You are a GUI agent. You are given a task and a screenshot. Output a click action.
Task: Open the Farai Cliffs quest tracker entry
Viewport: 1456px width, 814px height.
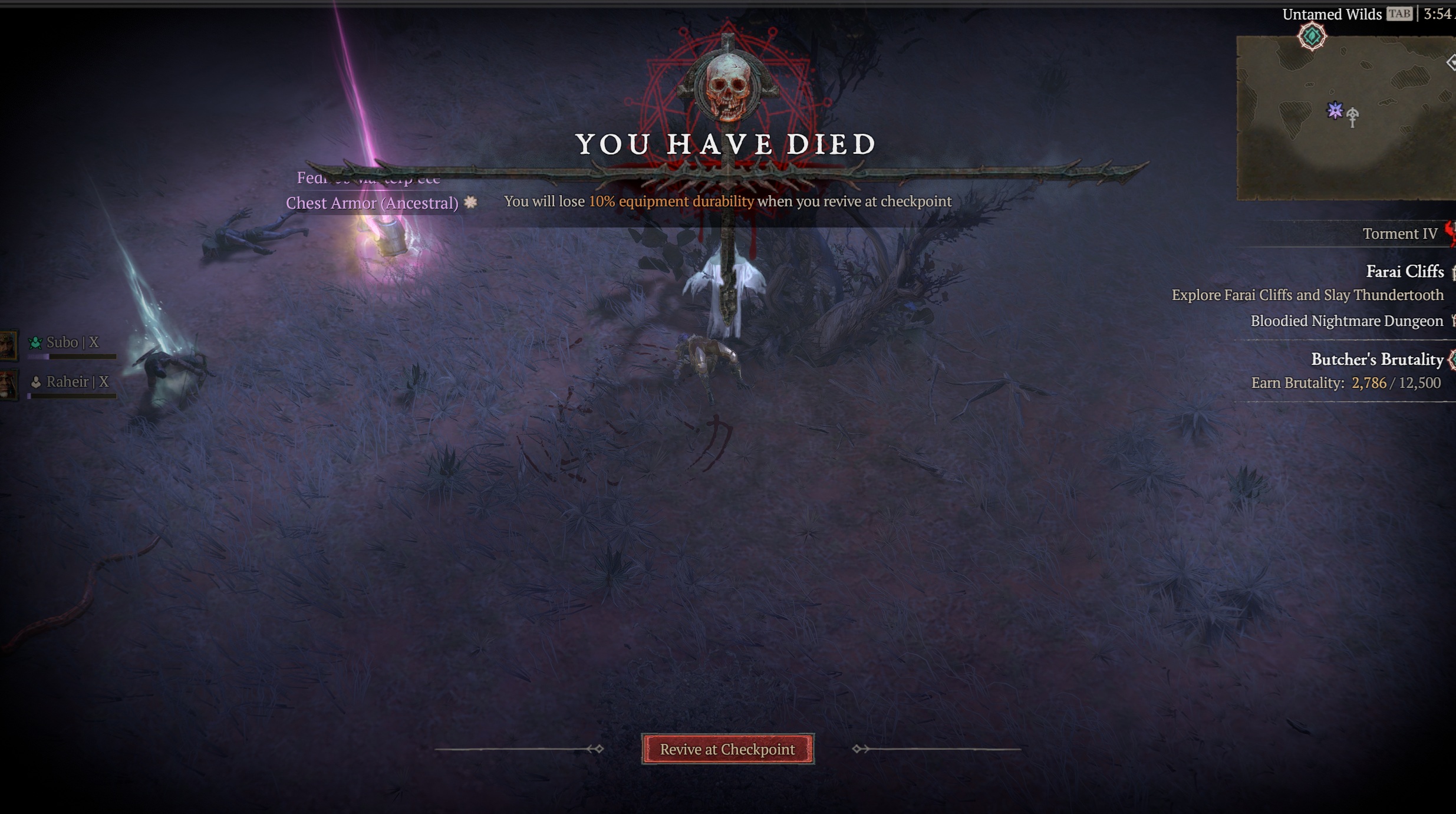tap(1404, 272)
